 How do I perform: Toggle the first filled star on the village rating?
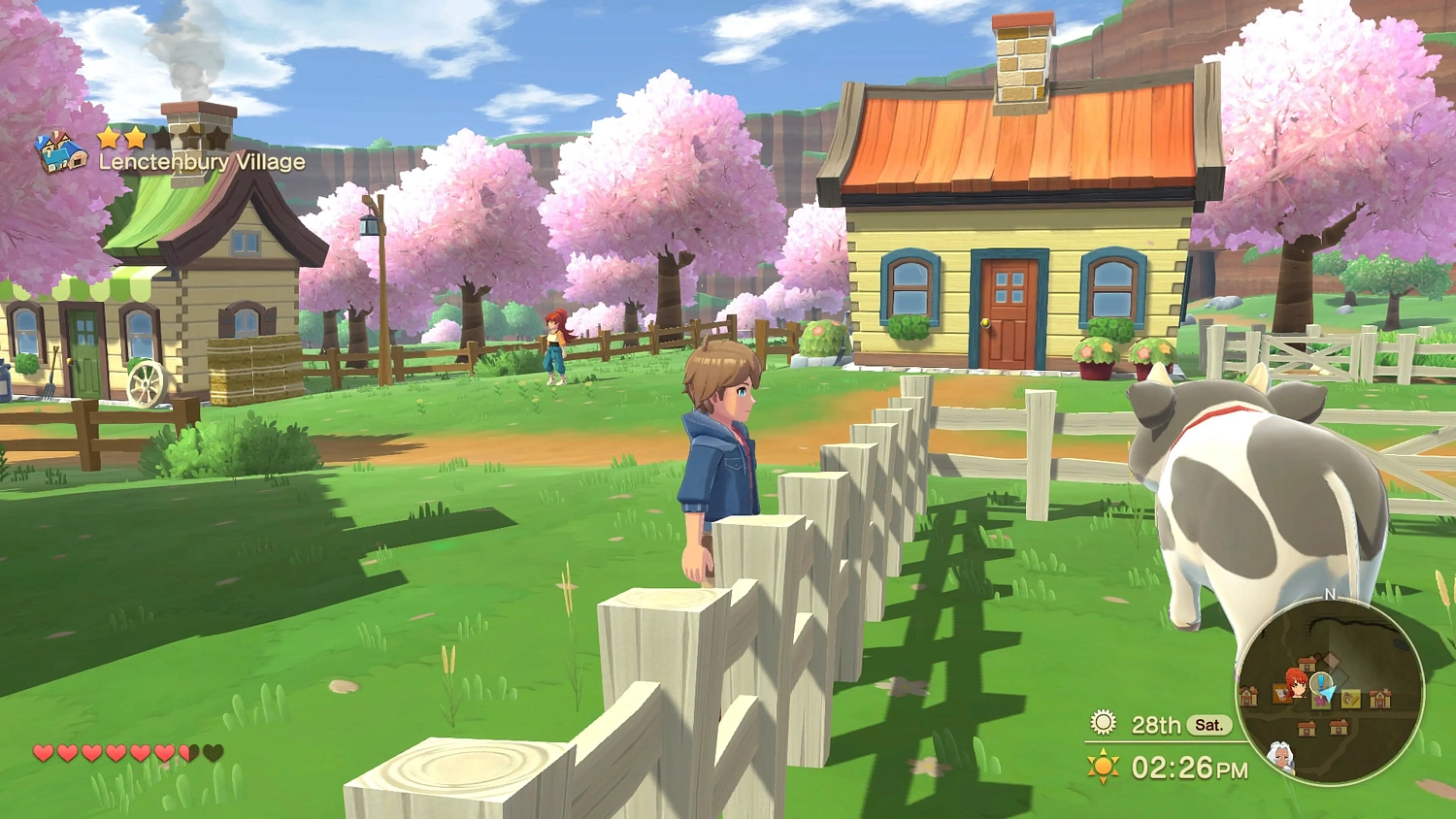click(109, 137)
